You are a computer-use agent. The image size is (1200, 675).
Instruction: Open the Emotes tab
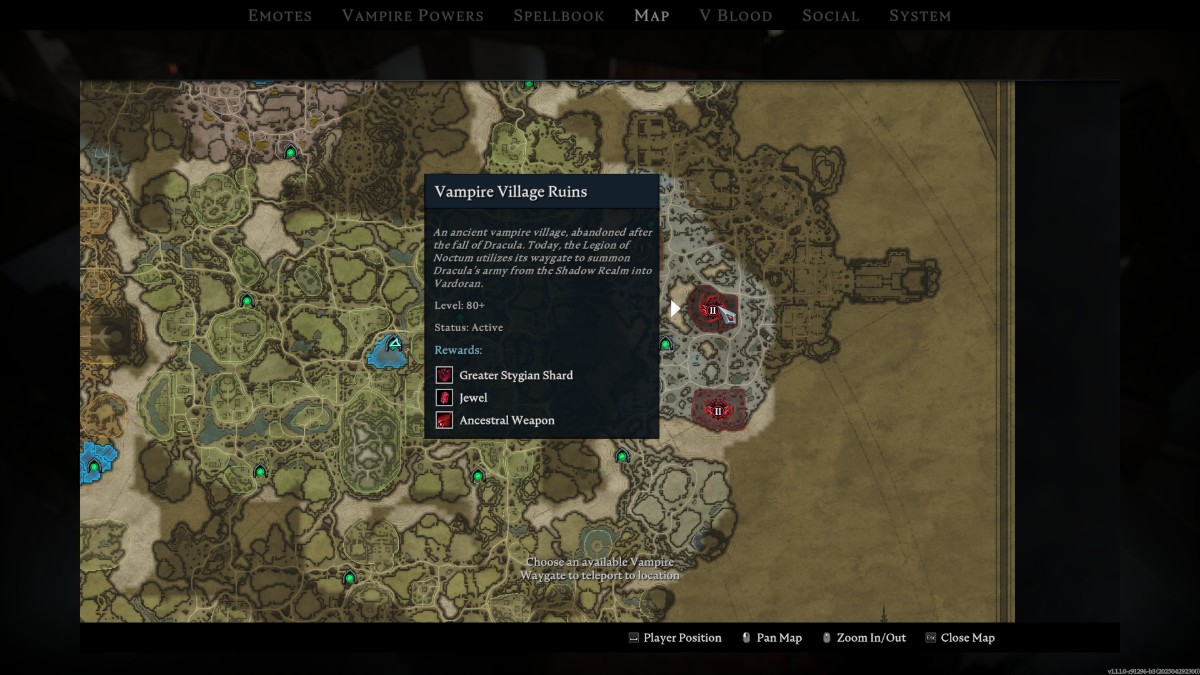(280, 16)
